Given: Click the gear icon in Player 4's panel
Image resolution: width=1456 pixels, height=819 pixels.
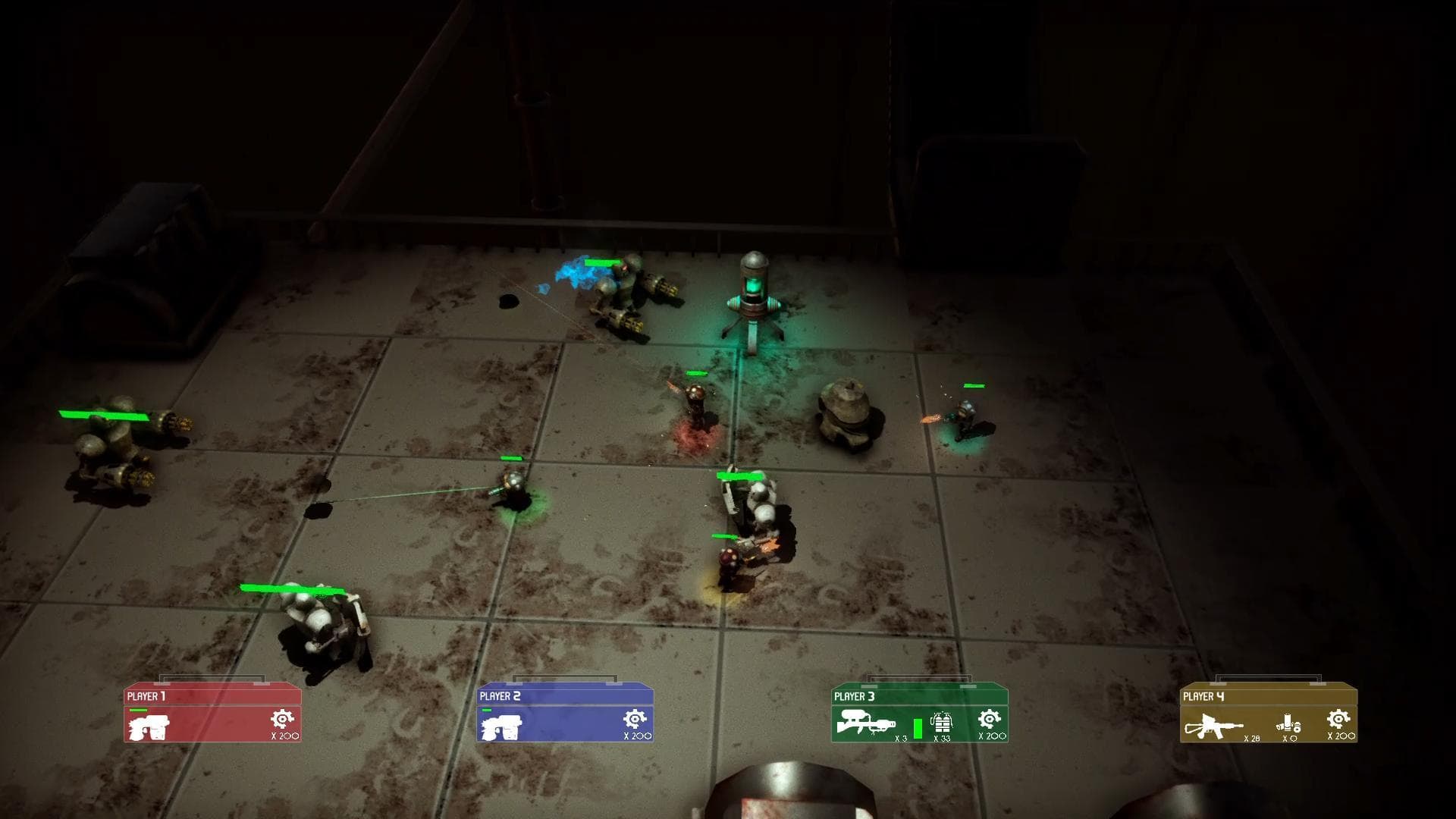Looking at the screenshot, I should pyautogui.click(x=1338, y=719).
